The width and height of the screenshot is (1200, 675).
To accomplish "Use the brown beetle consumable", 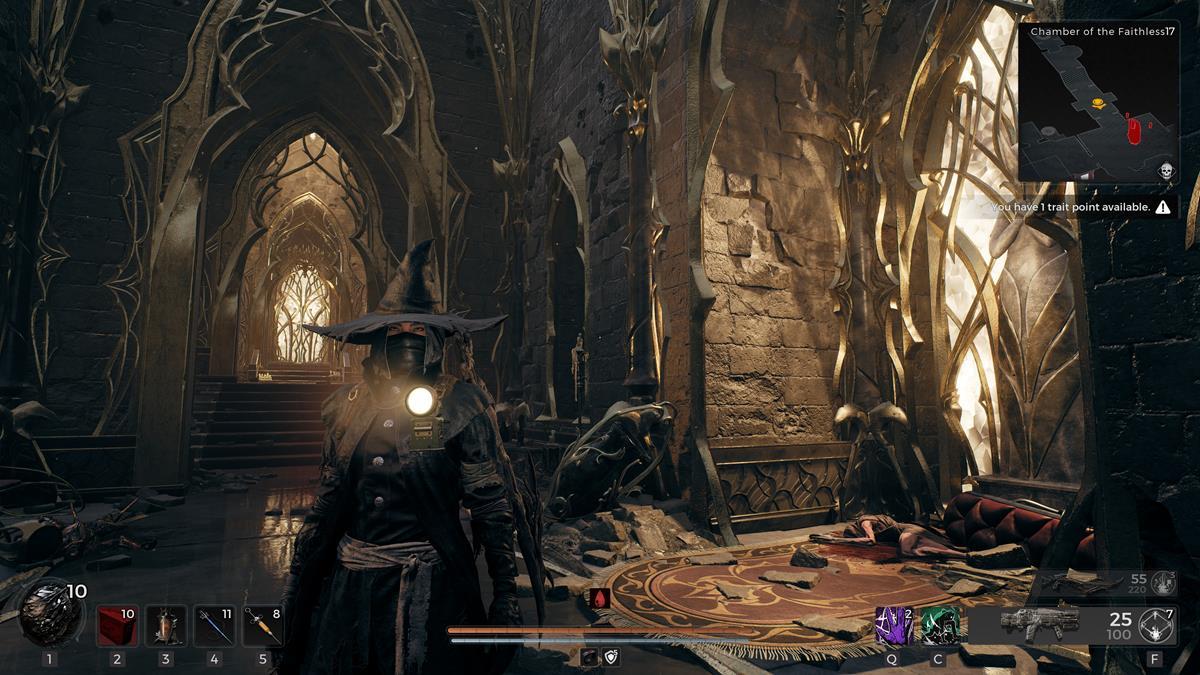I will coord(166,626).
